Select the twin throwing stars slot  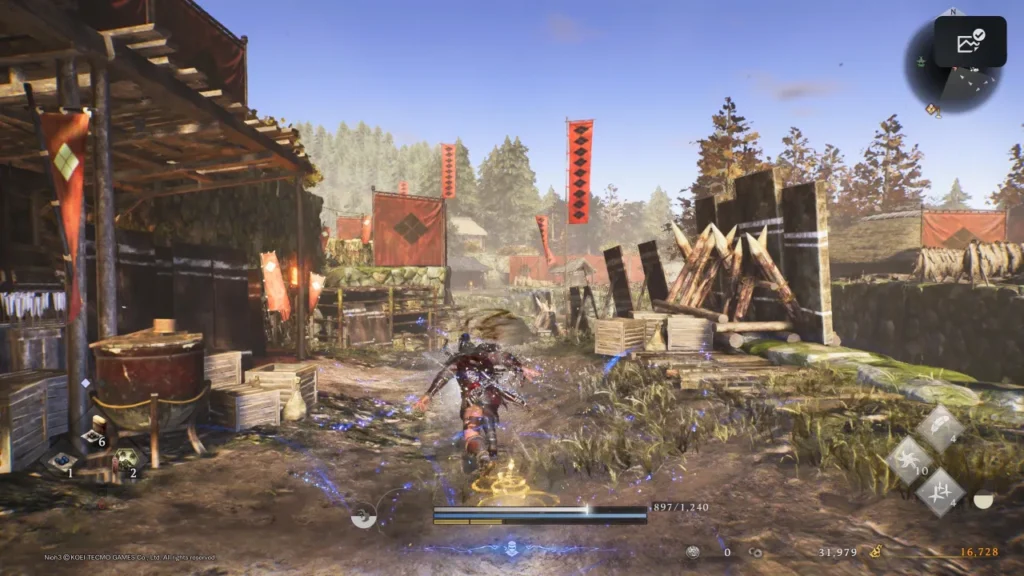coord(940,492)
